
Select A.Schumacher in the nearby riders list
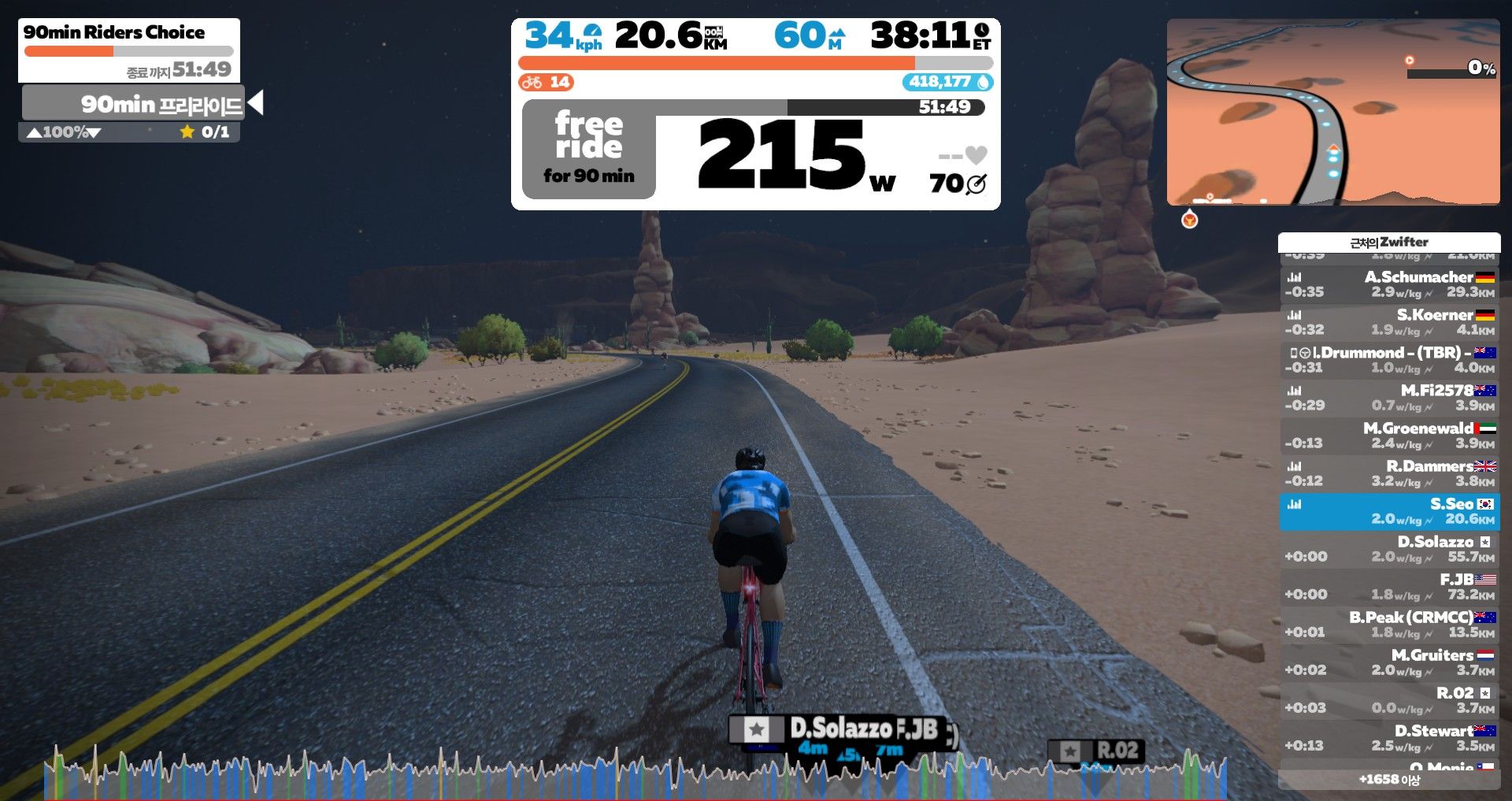coord(1389,284)
